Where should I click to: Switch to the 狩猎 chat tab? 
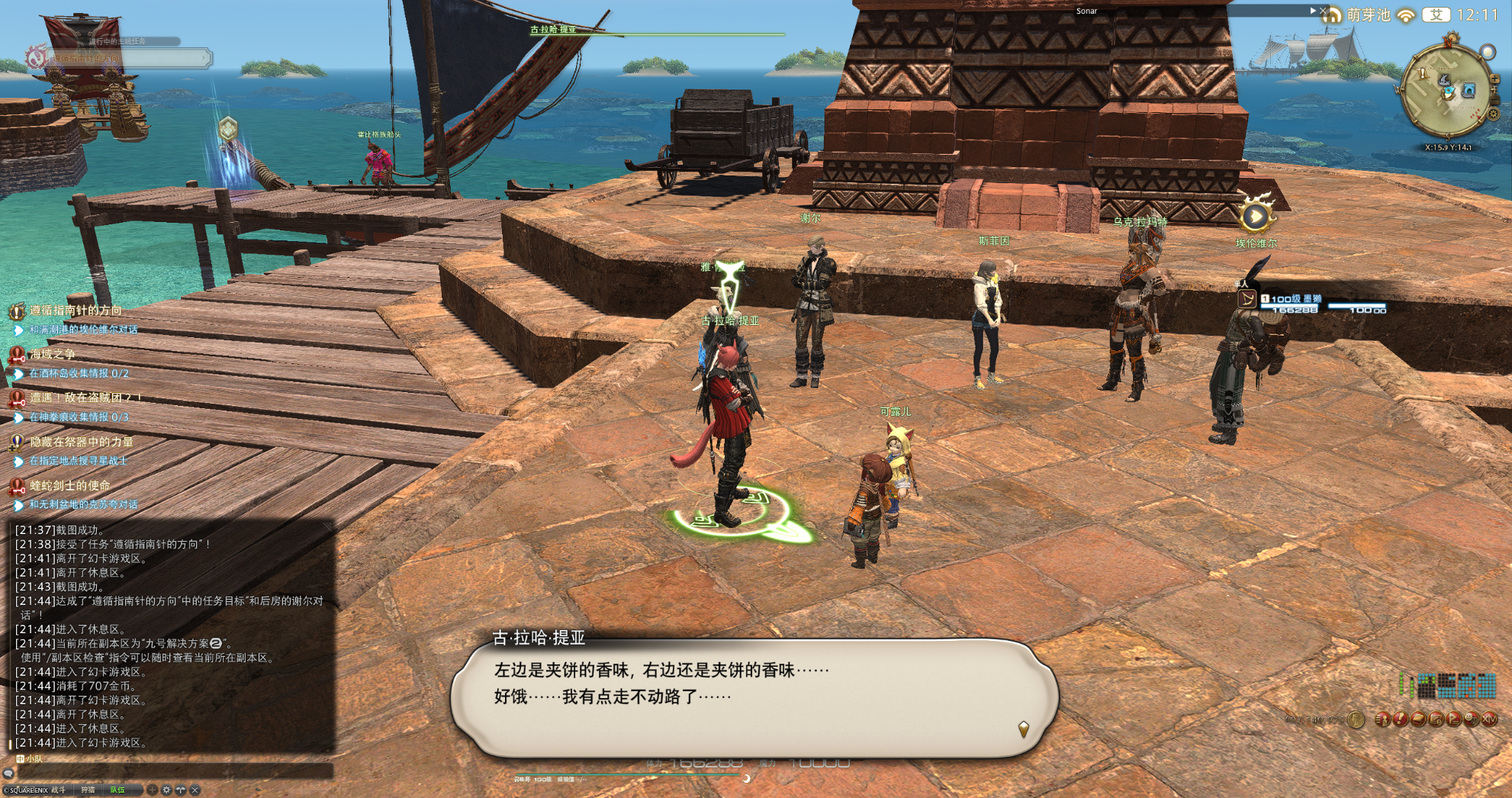88,790
